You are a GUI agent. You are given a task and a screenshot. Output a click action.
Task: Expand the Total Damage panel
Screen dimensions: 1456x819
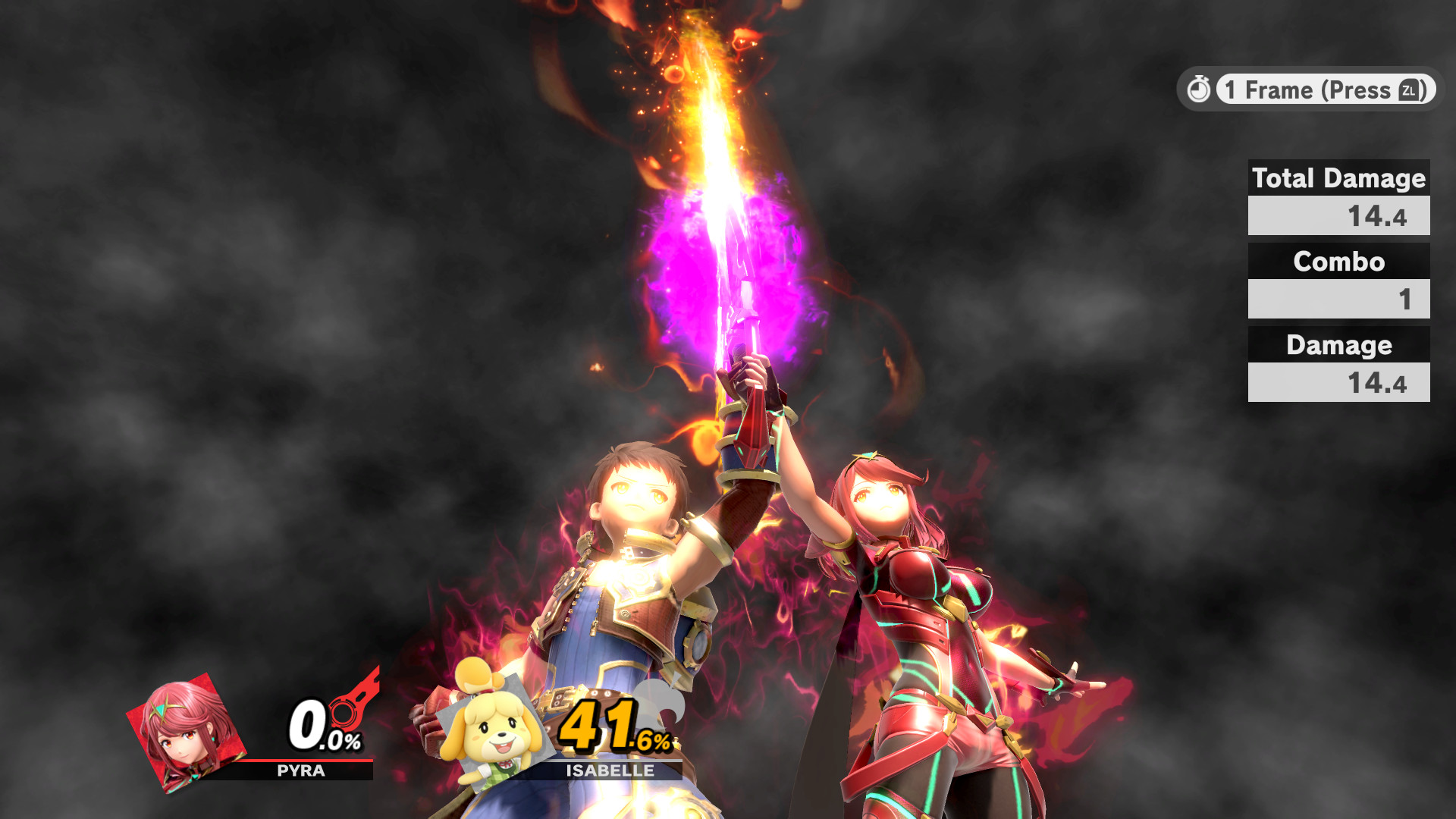tap(1338, 197)
